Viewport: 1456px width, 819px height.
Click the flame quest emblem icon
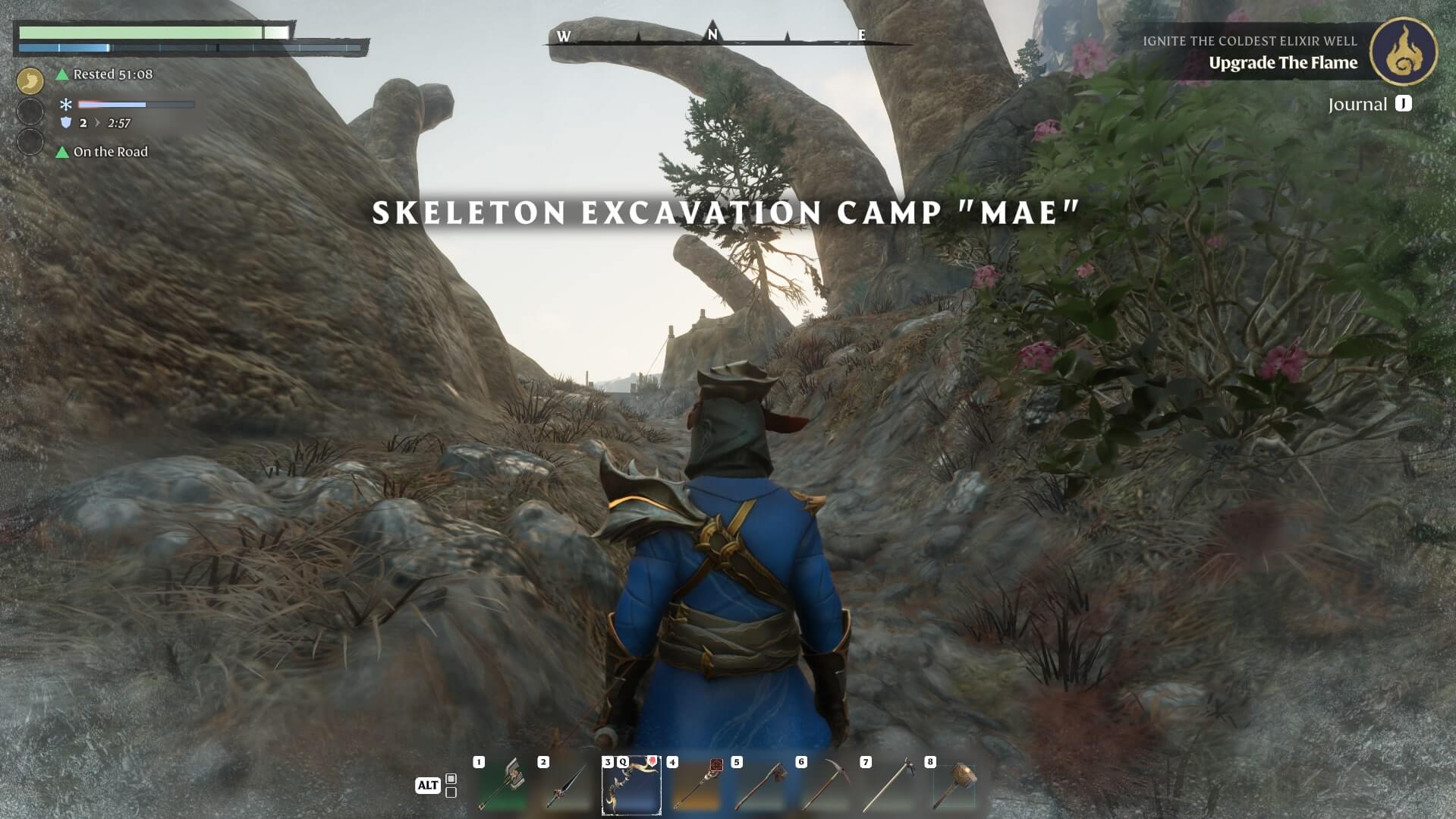1403,52
